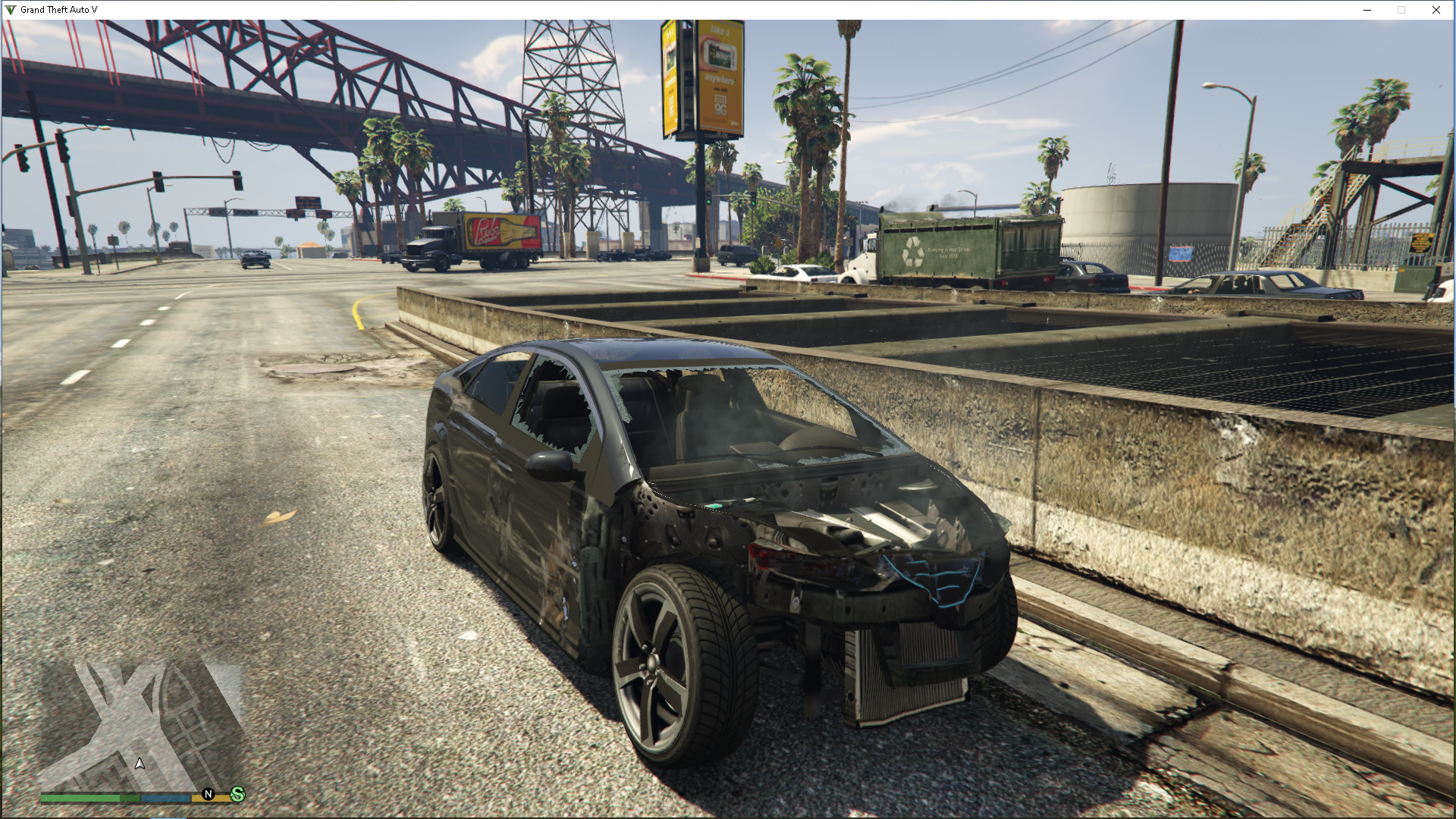The height and width of the screenshot is (819, 1456).
Task: Select the green S blip on the radar
Action: [x=237, y=794]
